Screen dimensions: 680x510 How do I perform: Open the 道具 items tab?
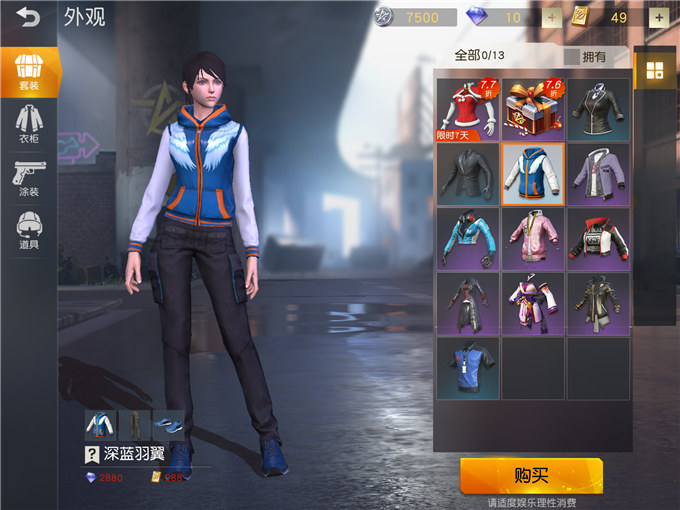pyautogui.click(x=29, y=233)
